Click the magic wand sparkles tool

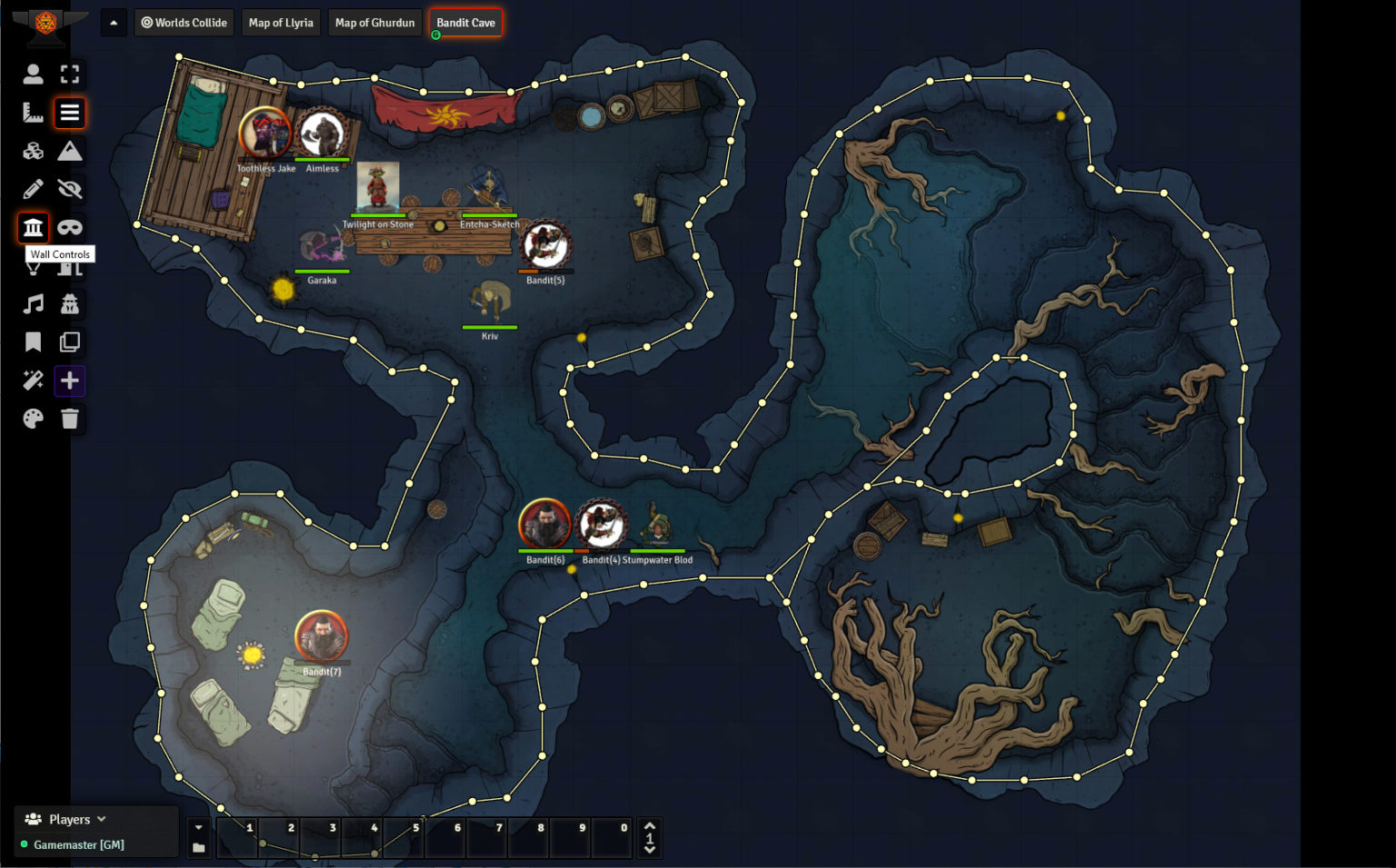click(x=33, y=380)
